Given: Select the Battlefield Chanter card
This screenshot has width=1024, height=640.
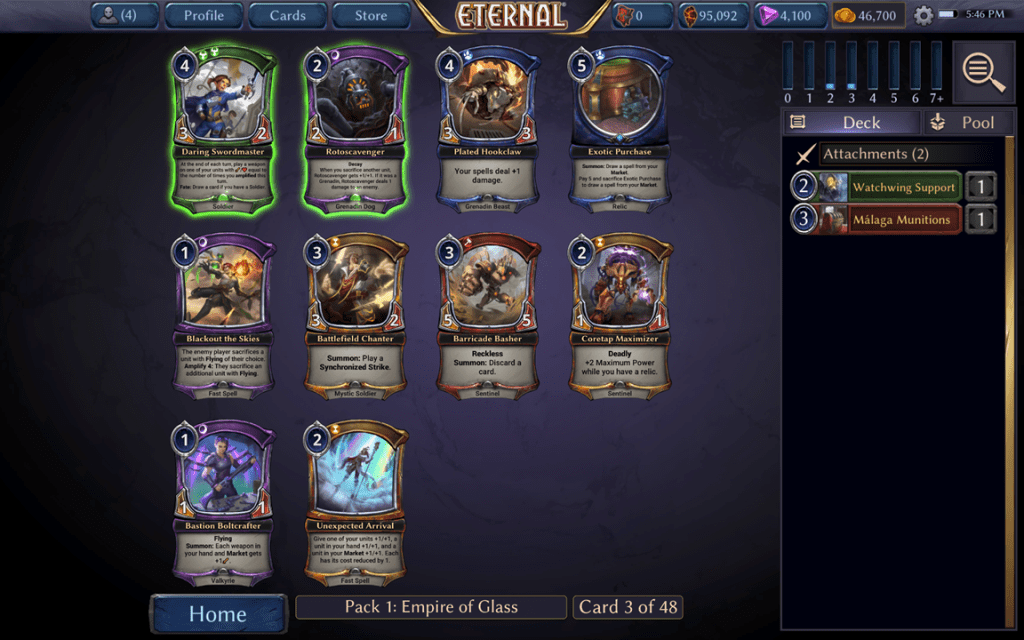Looking at the screenshot, I should pyautogui.click(x=357, y=314).
